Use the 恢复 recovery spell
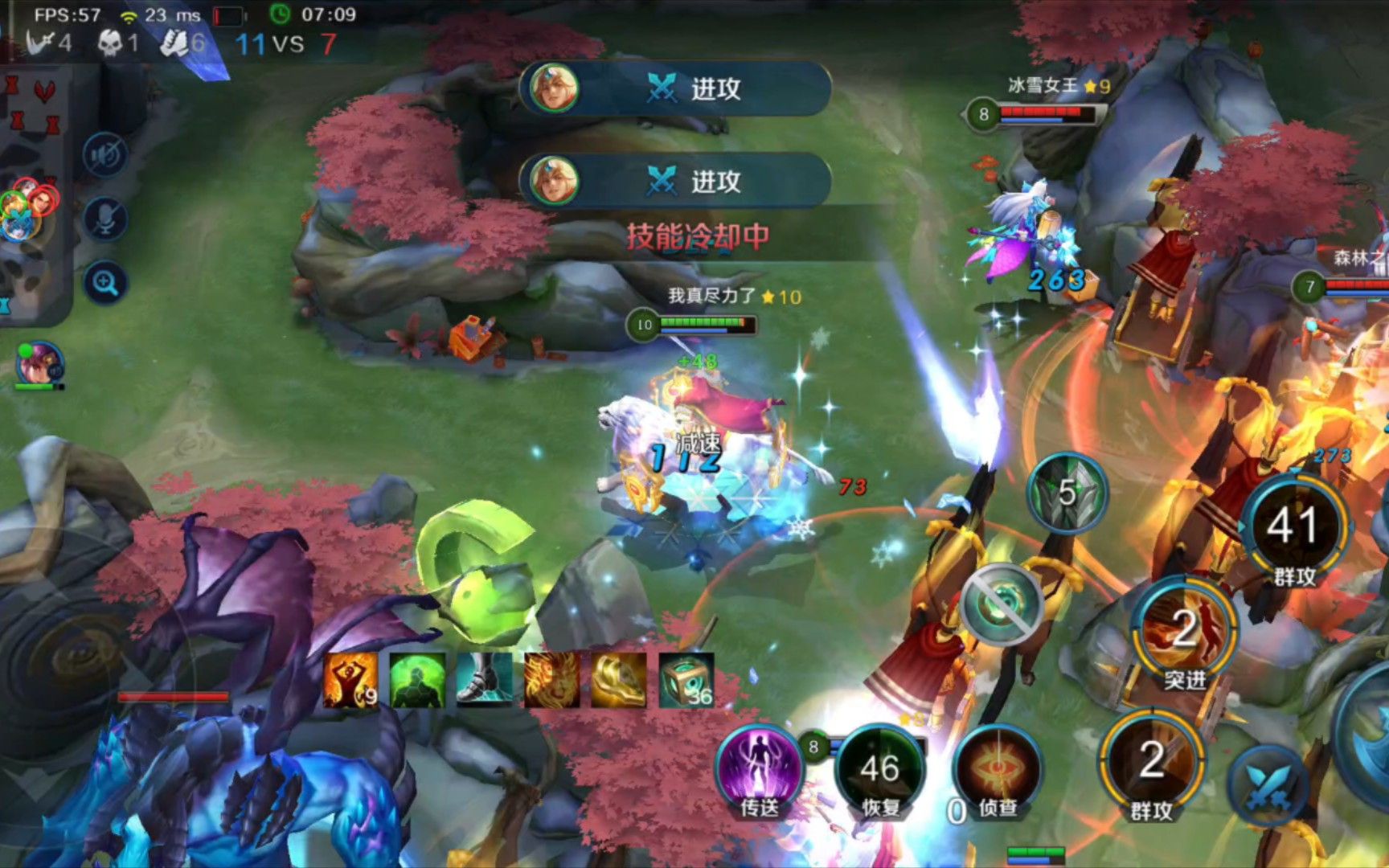 880,770
